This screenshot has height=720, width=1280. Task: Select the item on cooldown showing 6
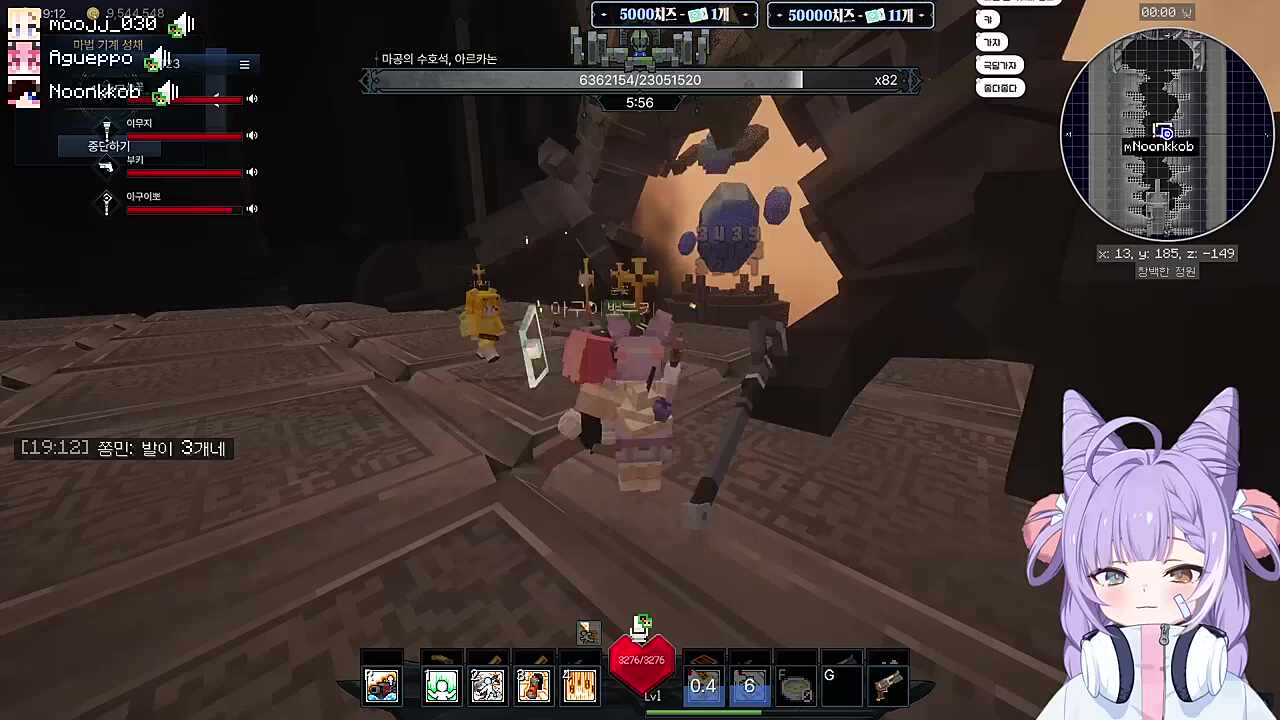[x=749, y=685]
